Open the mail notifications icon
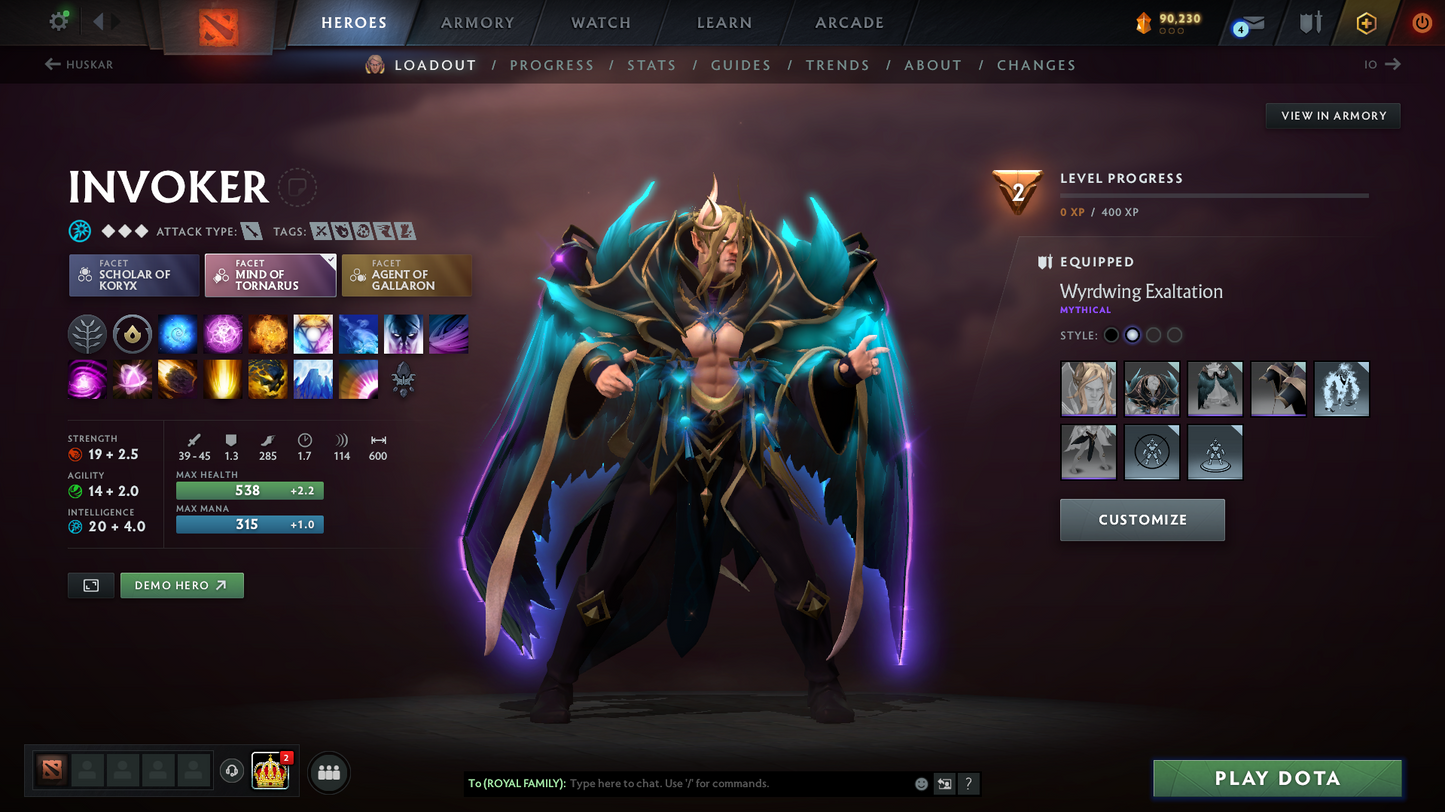1445x812 pixels. (1248, 24)
